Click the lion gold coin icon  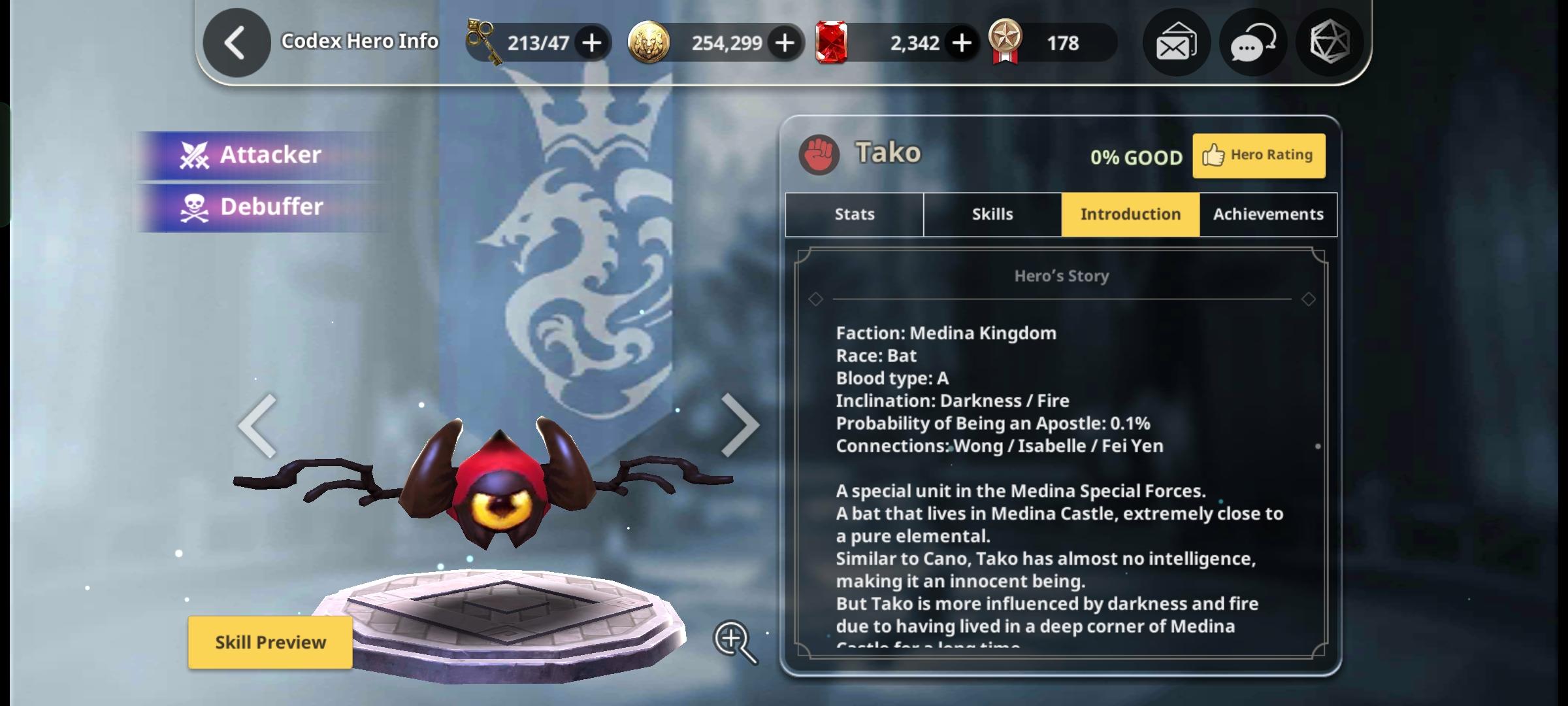648,42
